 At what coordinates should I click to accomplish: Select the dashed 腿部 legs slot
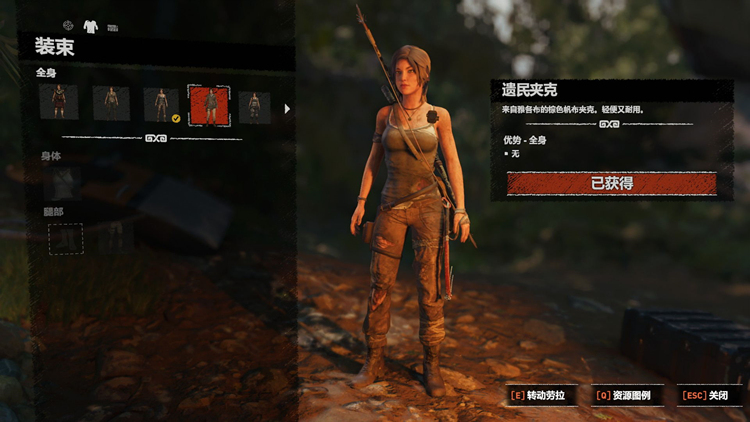66,238
